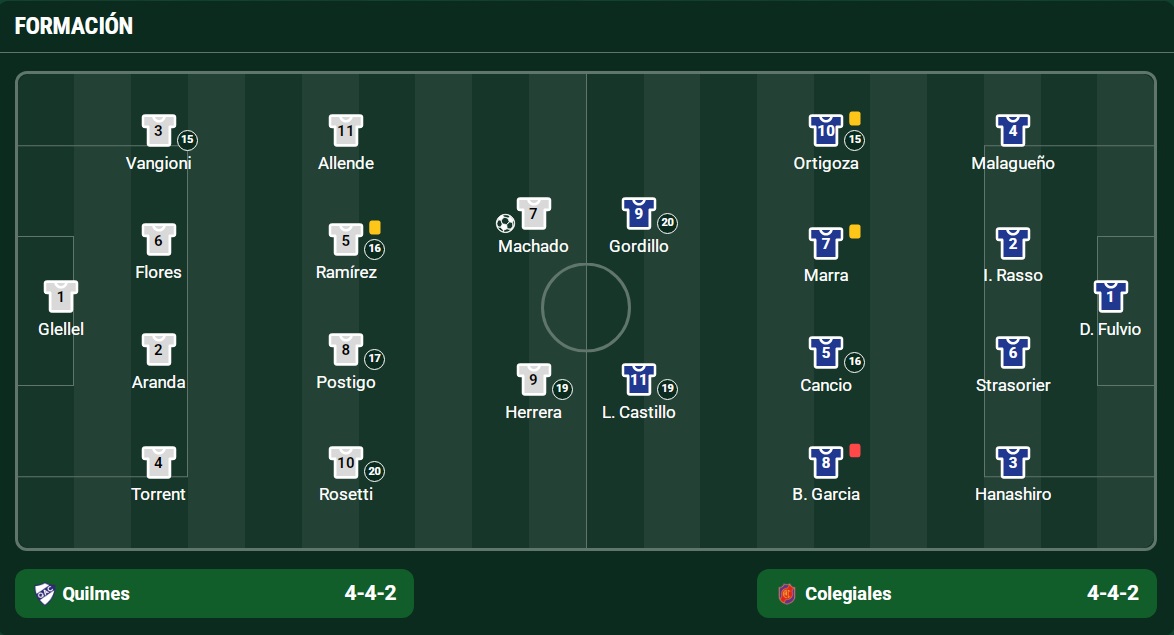View goalscorer Machado's shirt
Image resolution: width=1174 pixels, height=635 pixels.
[533, 214]
